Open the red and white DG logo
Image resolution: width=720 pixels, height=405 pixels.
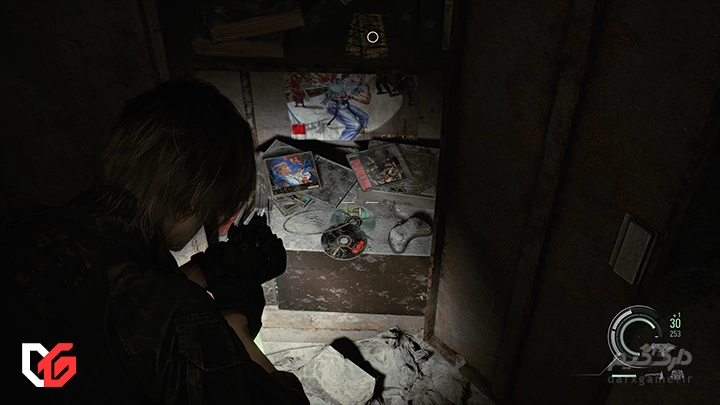point(49,364)
